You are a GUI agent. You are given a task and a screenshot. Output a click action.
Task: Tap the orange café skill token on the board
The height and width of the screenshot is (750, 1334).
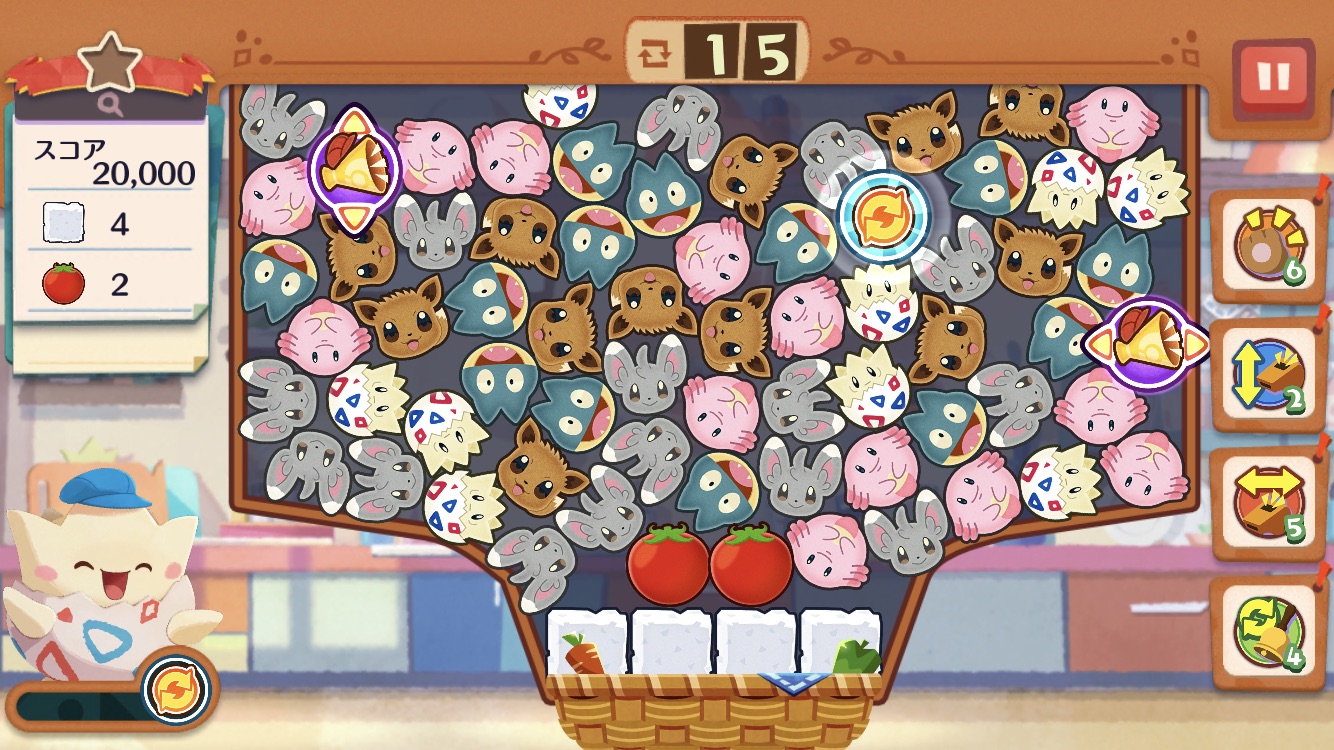[x=883, y=217]
